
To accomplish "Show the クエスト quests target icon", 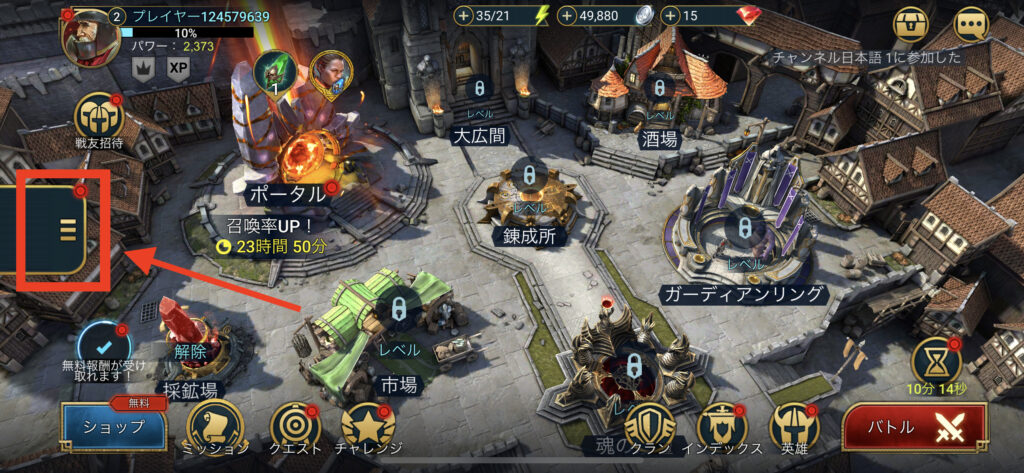I will [x=288, y=425].
